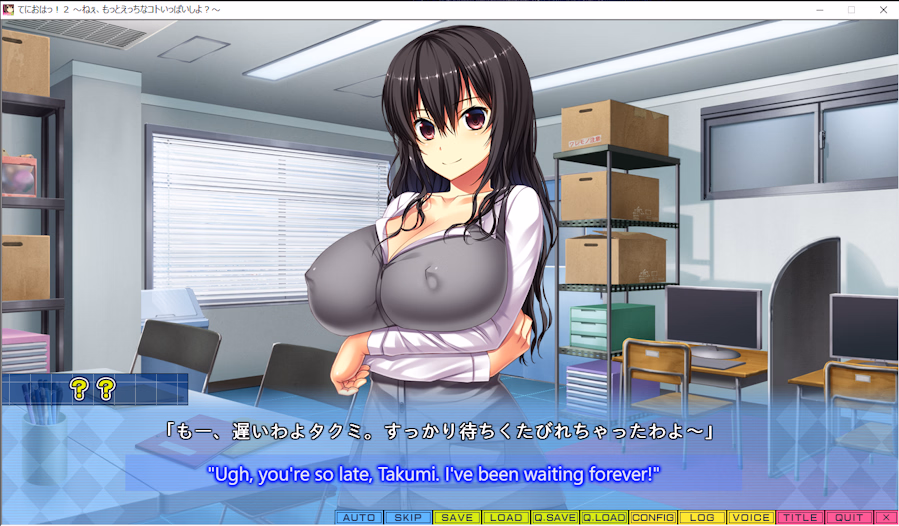Viewport: 899px width, 526px height.
Task: Click the QUIT game button
Action: pyautogui.click(x=849, y=518)
